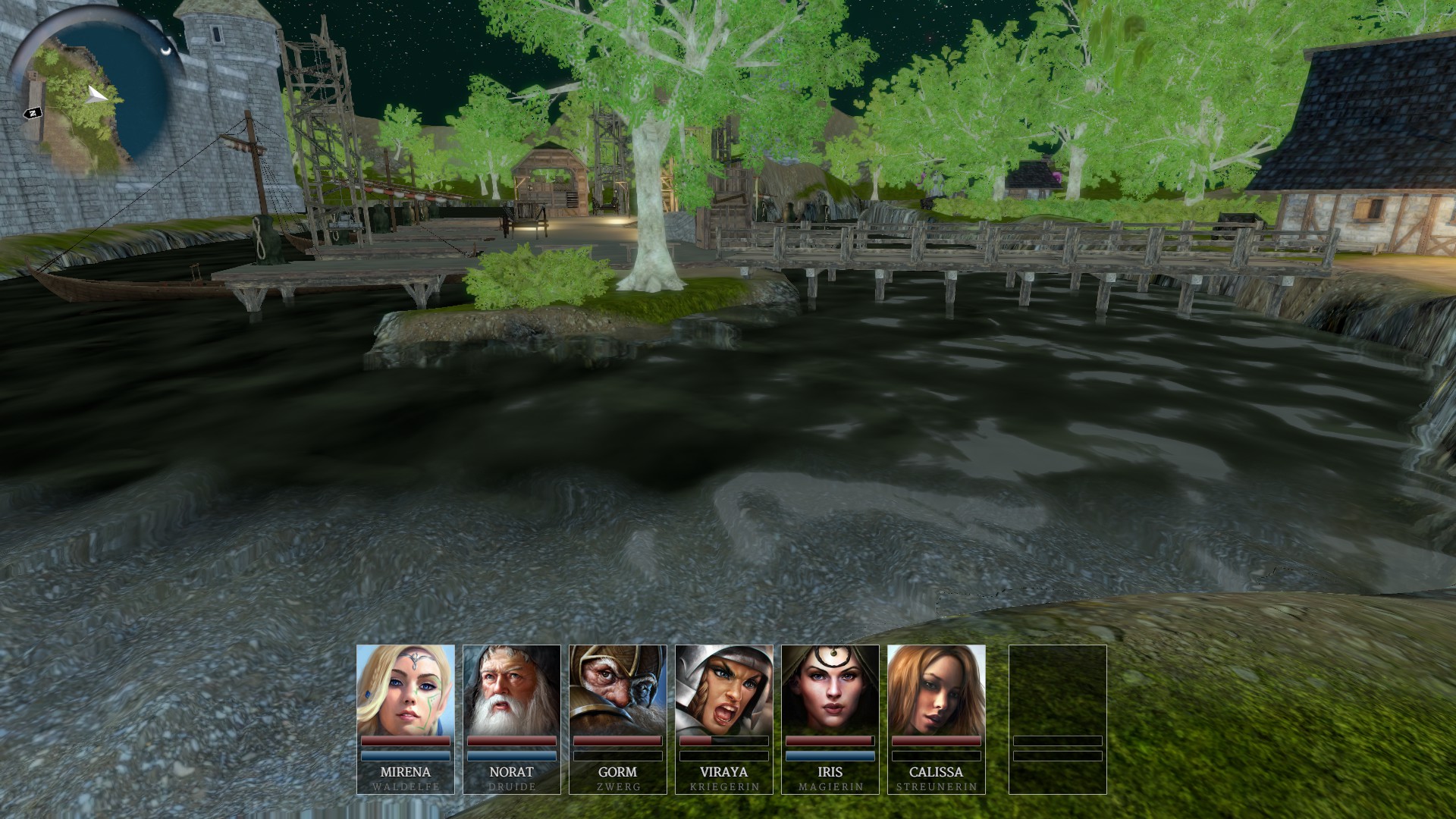Screen dimensions: 1456x819
Task: Select Viraya the Kriegerin portrait
Action: tap(723, 690)
